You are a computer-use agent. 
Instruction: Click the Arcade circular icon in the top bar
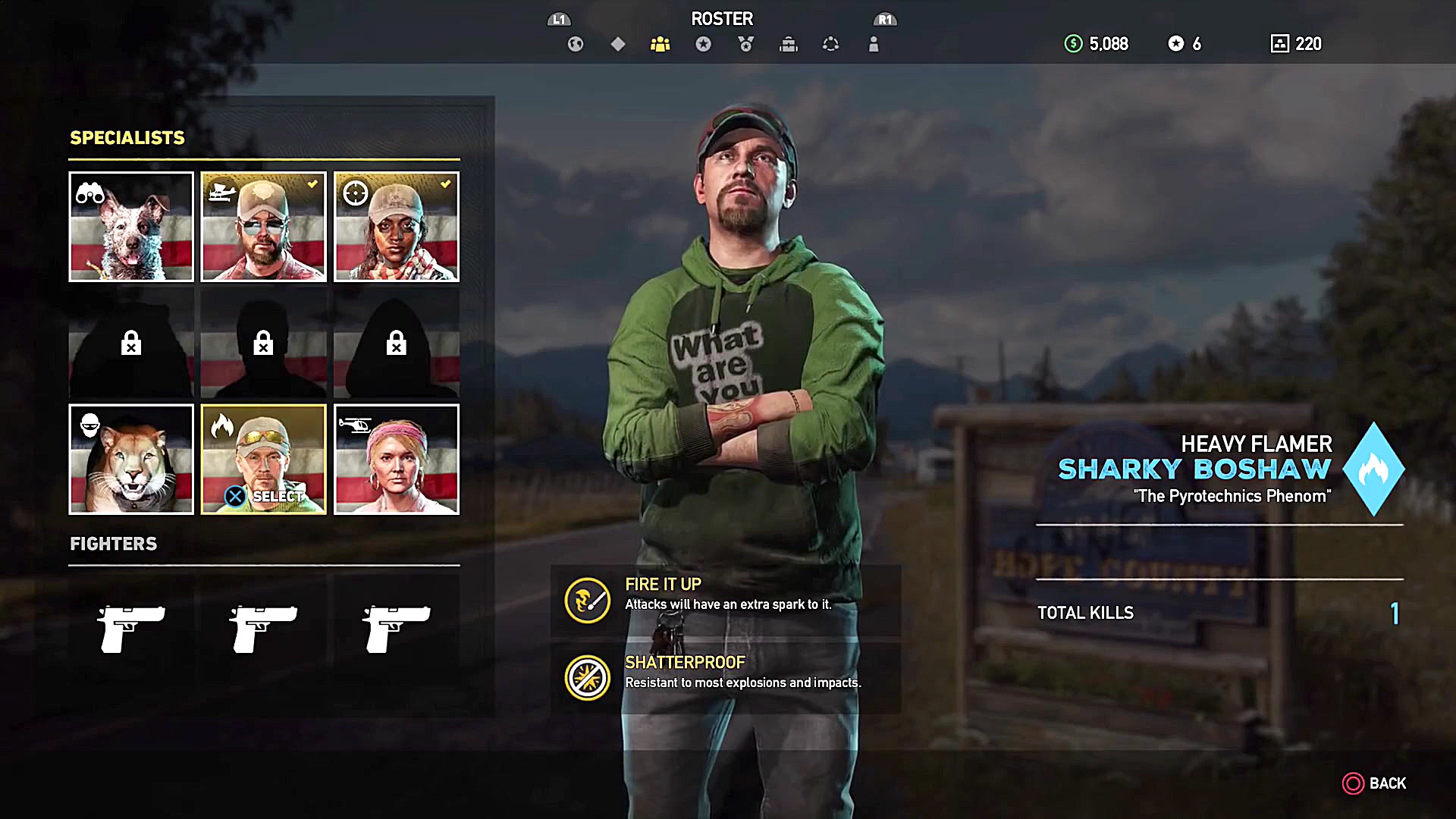[830, 44]
